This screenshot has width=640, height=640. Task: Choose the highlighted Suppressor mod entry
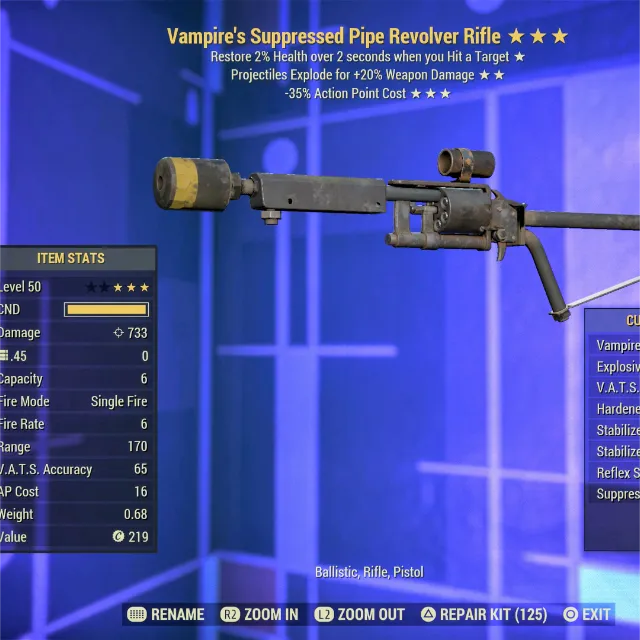click(x=617, y=494)
